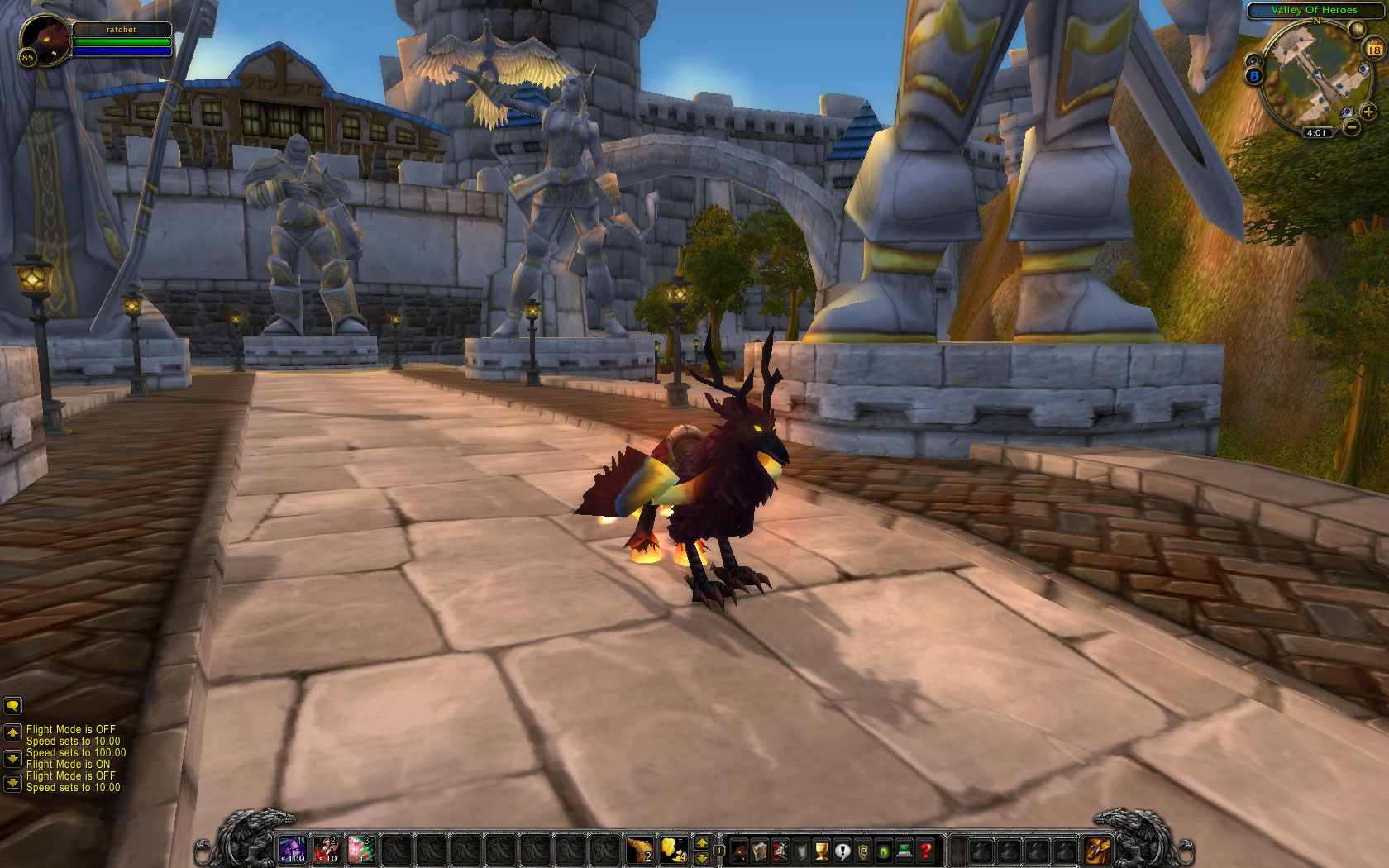This screenshot has width=1389, height=868.
Task: Click the ratchet player portrait
Action: click(43, 40)
